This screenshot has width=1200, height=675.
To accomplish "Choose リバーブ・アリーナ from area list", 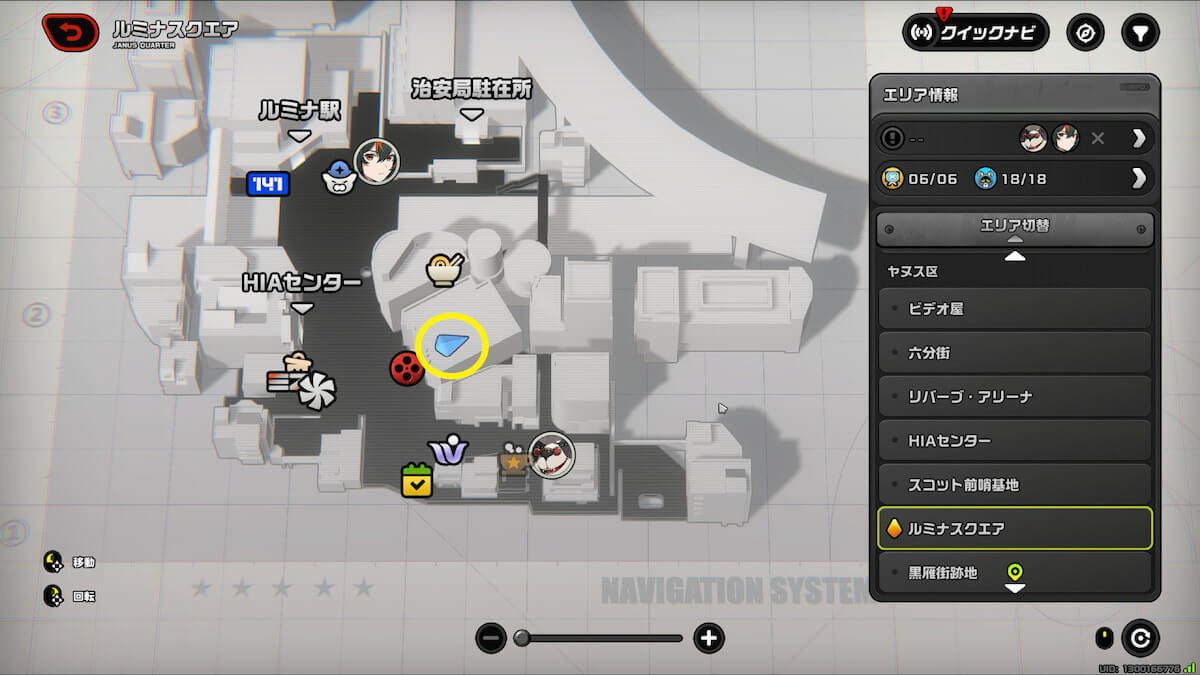I will click(x=1014, y=397).
